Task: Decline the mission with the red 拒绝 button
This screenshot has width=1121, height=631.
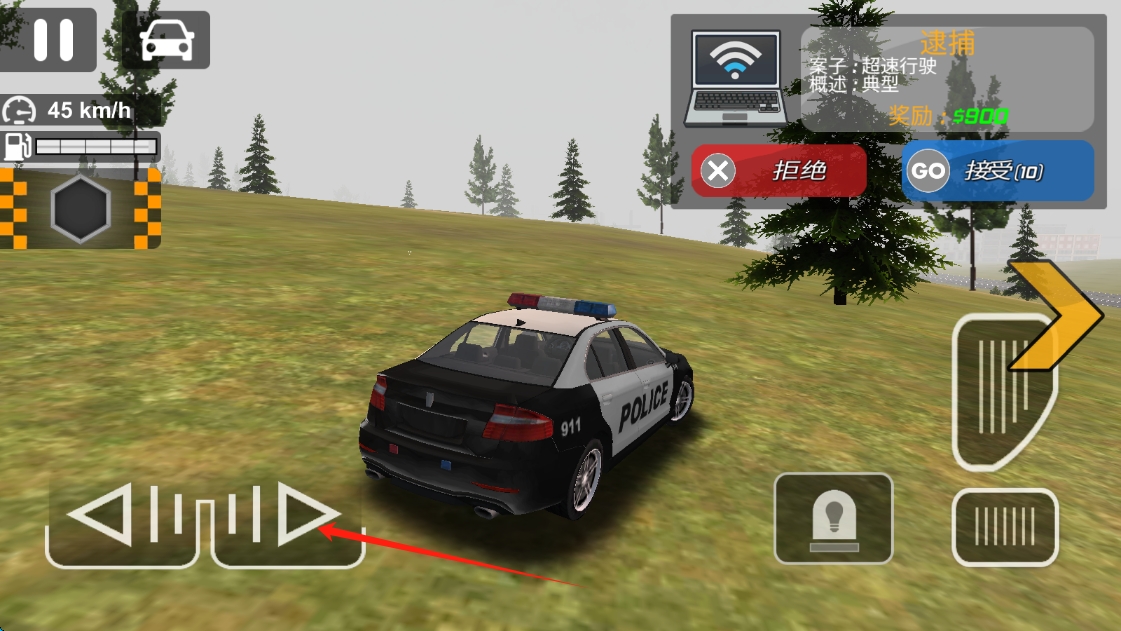Action: [x=779, y=170]
